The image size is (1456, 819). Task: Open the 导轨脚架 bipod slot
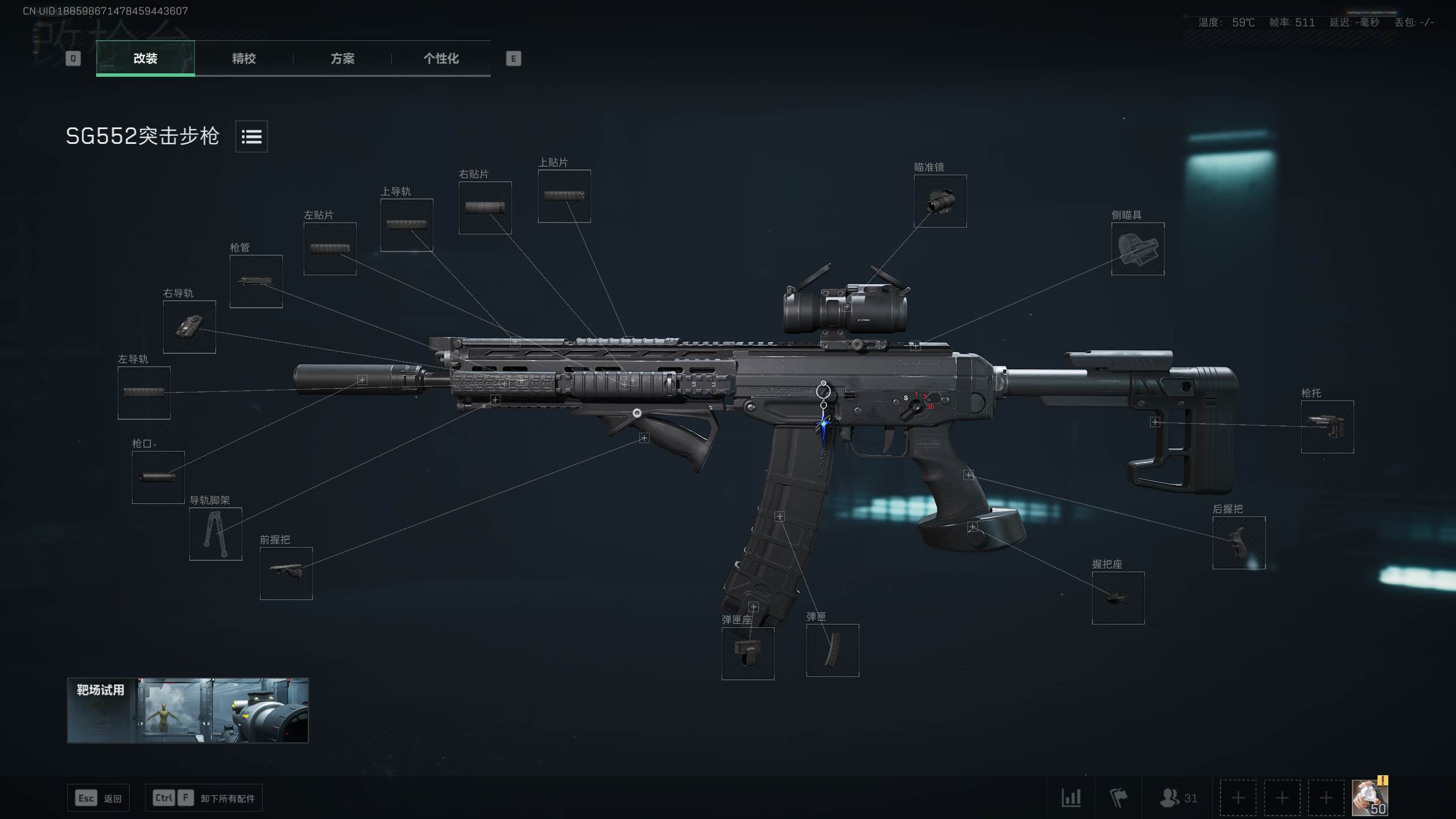point(215,533)
